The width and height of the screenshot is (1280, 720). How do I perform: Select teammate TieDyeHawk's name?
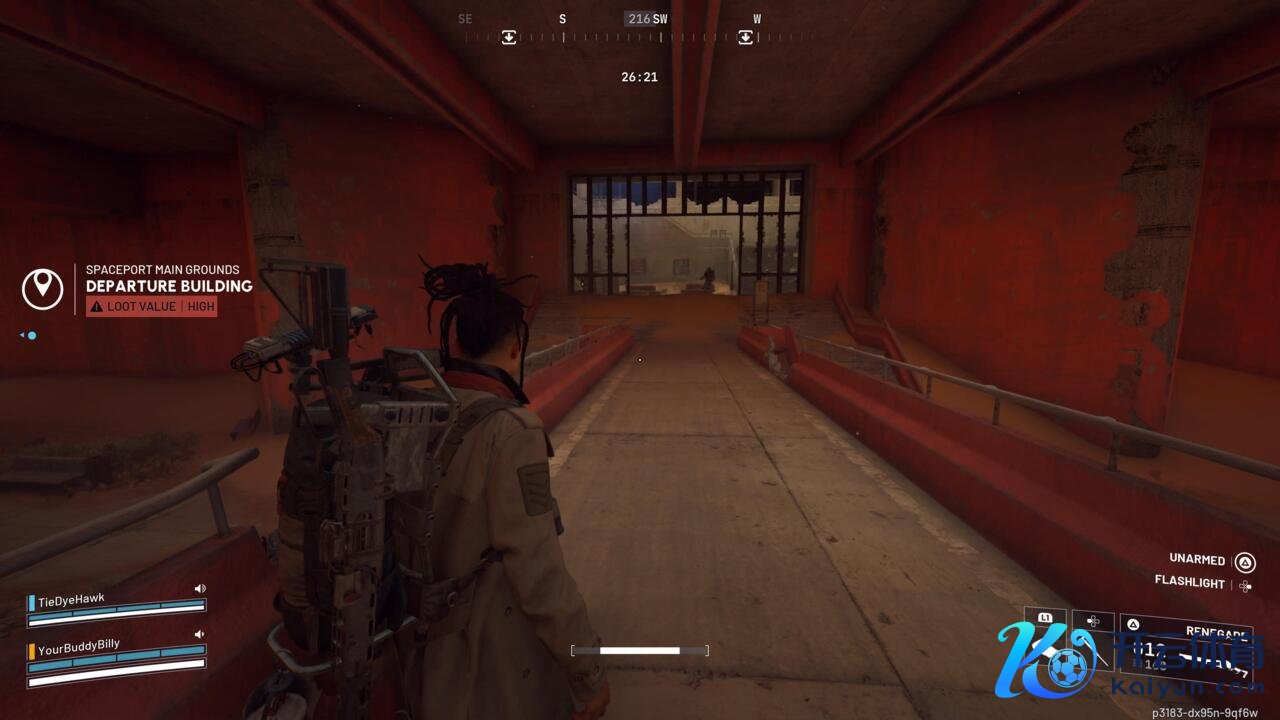(71, 600)
